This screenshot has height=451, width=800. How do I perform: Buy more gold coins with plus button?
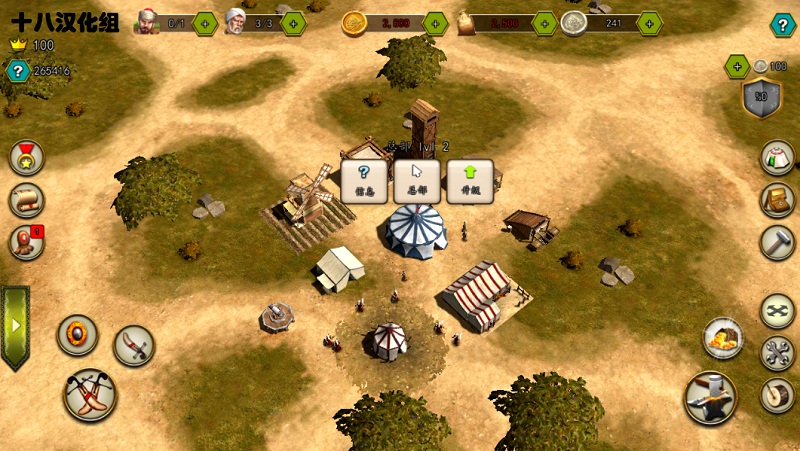tap(435, 23)
